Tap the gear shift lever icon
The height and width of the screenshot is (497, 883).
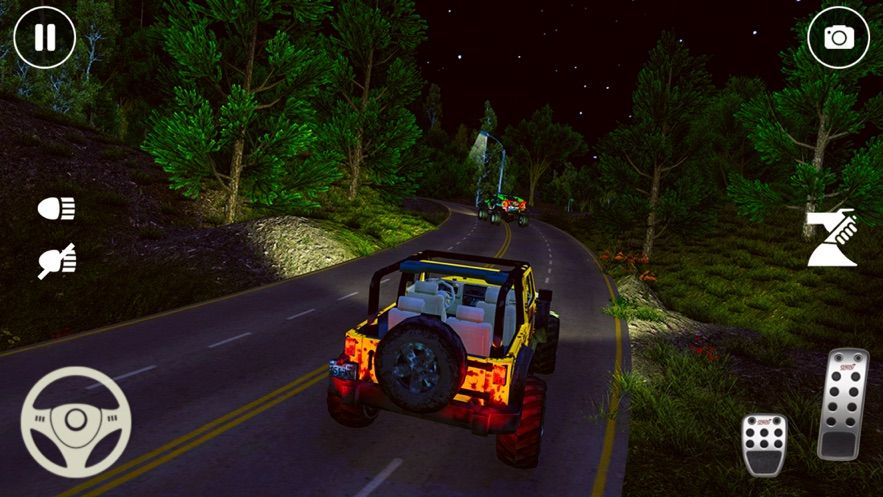click(832, 239)
